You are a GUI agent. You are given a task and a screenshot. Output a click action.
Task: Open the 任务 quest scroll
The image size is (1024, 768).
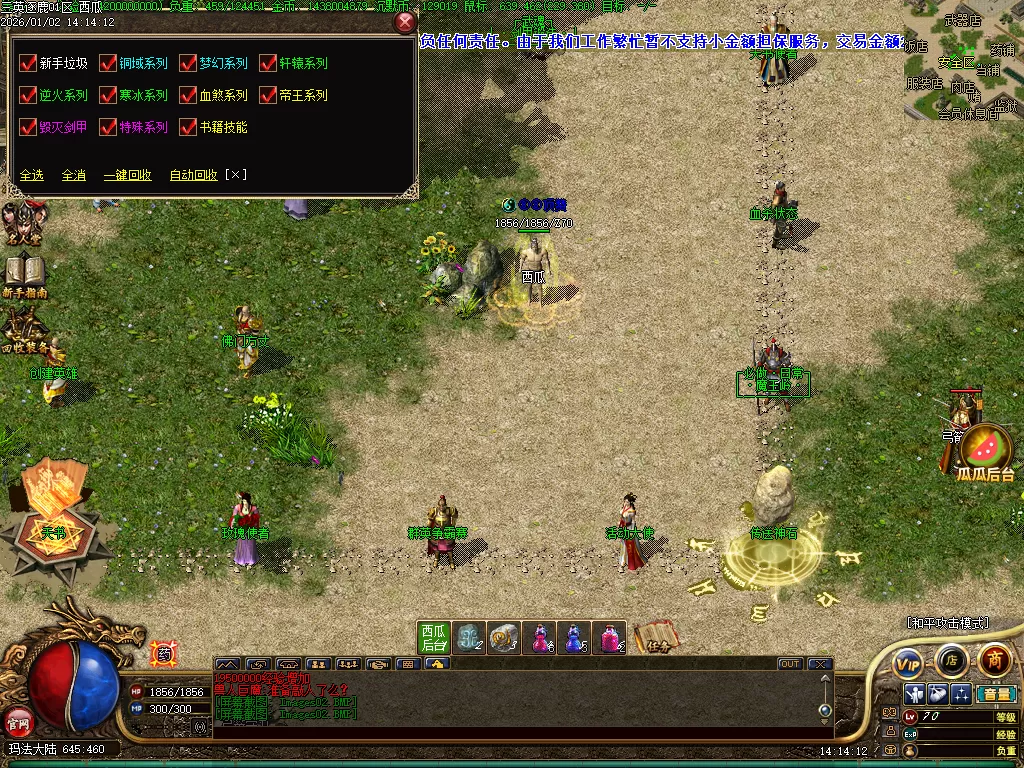click(655, 638)
